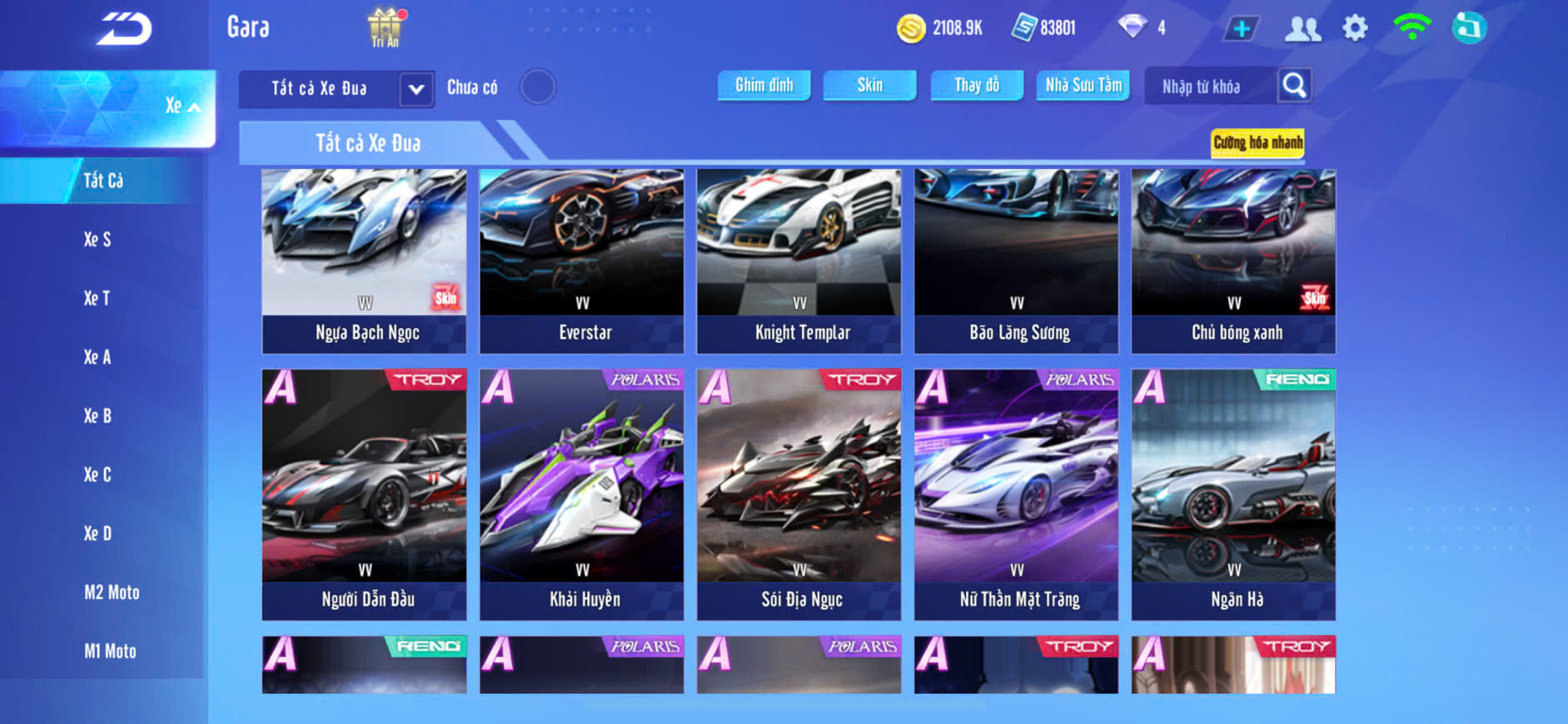
Task: Select the Khải Huyền car card
Action: 581,494
